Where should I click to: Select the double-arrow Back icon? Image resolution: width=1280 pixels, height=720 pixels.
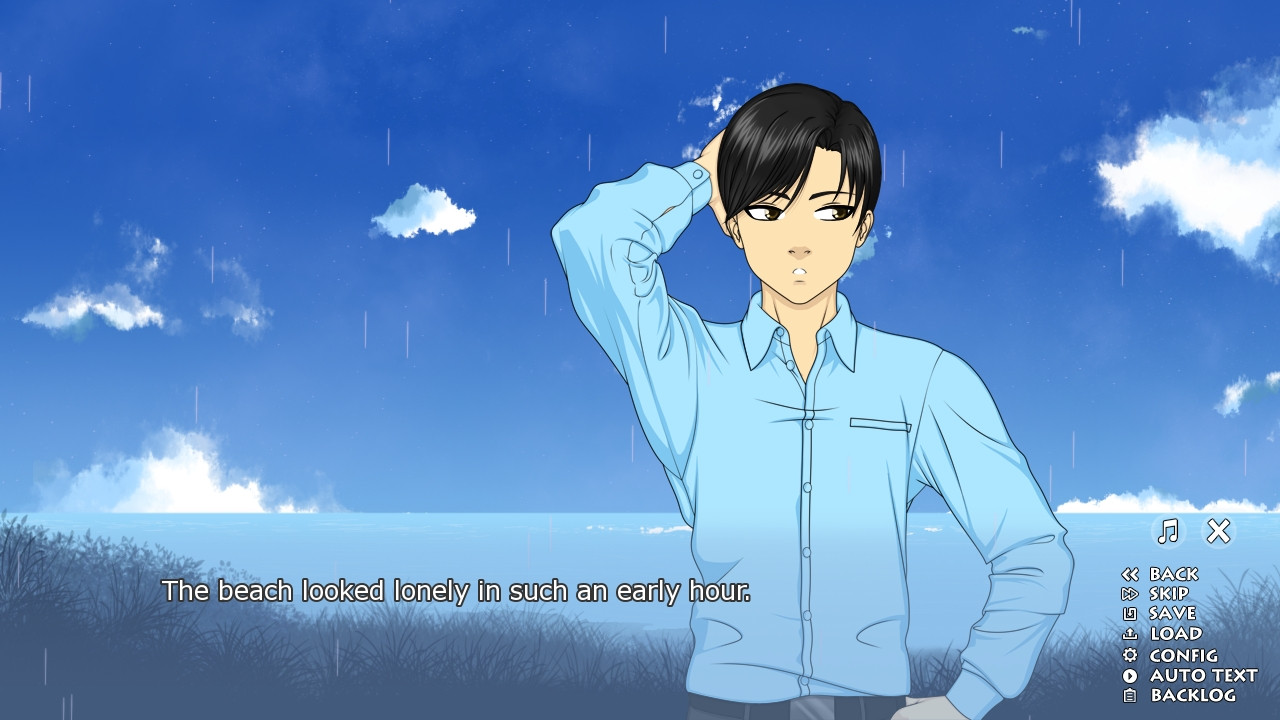1131,574
